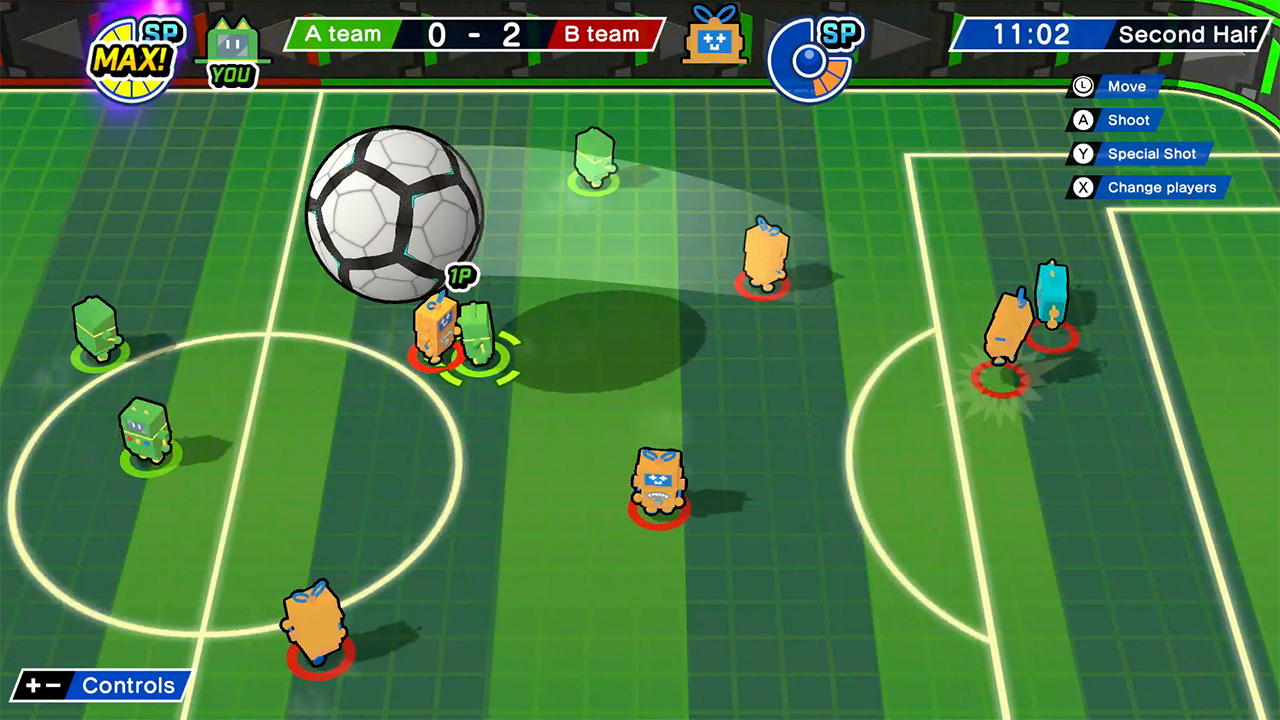
Task: Click the gift box icon above the scoreboard
Action: click(715, 38)
